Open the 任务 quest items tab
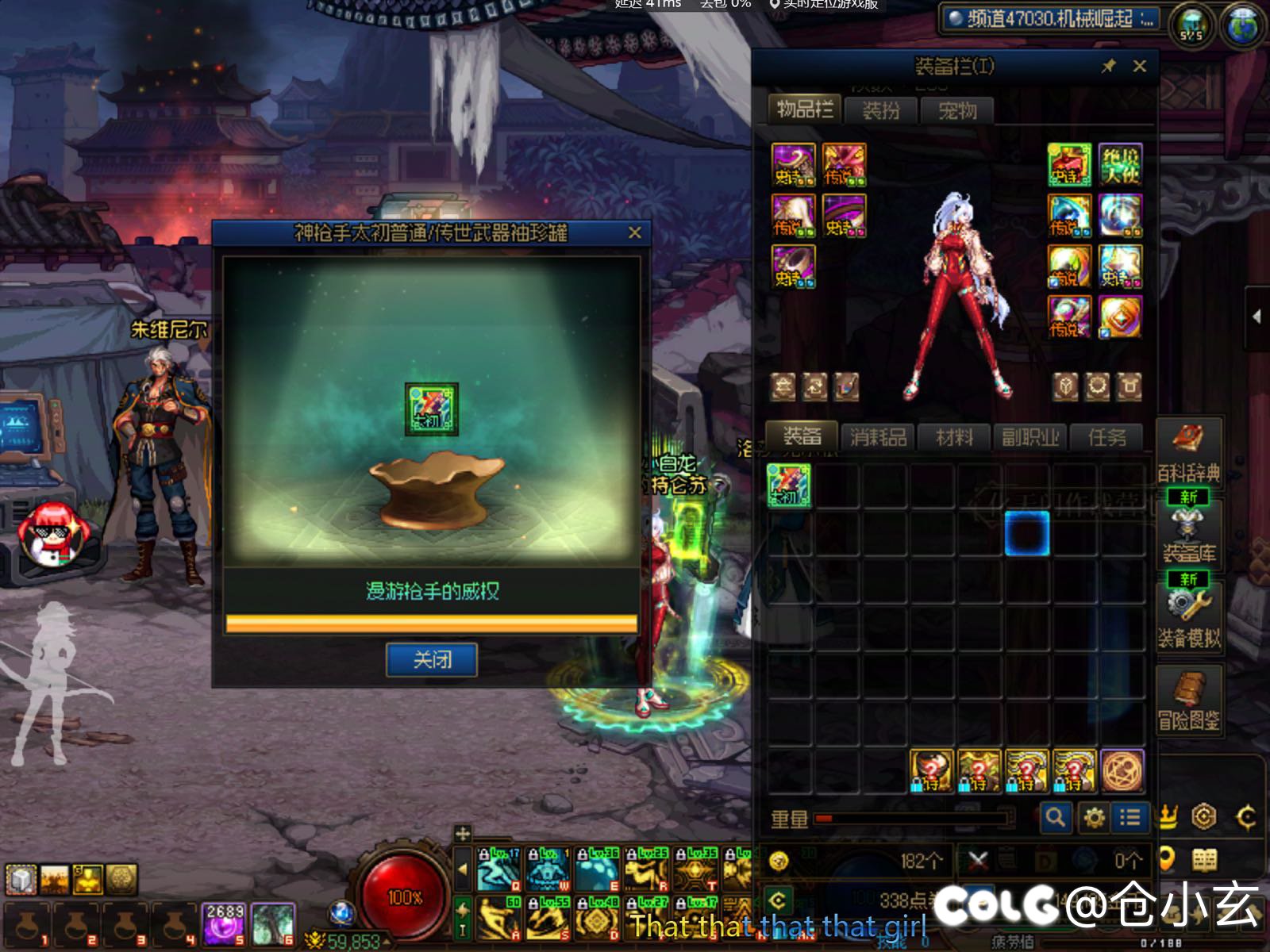Viewport: 1270px width, 952px height. [1106, 436]
